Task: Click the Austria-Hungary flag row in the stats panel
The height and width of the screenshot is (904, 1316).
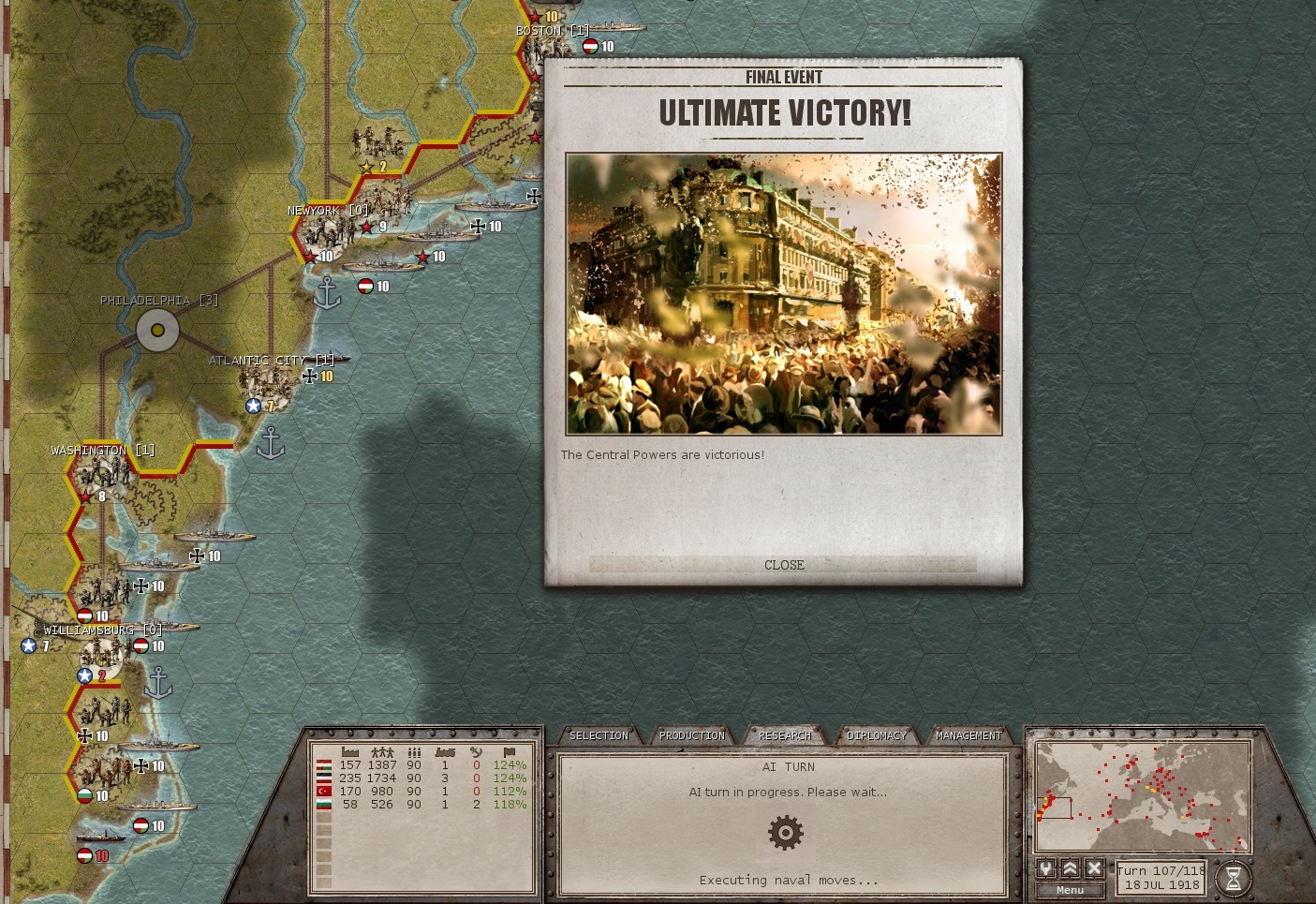Action: (324, 765)
